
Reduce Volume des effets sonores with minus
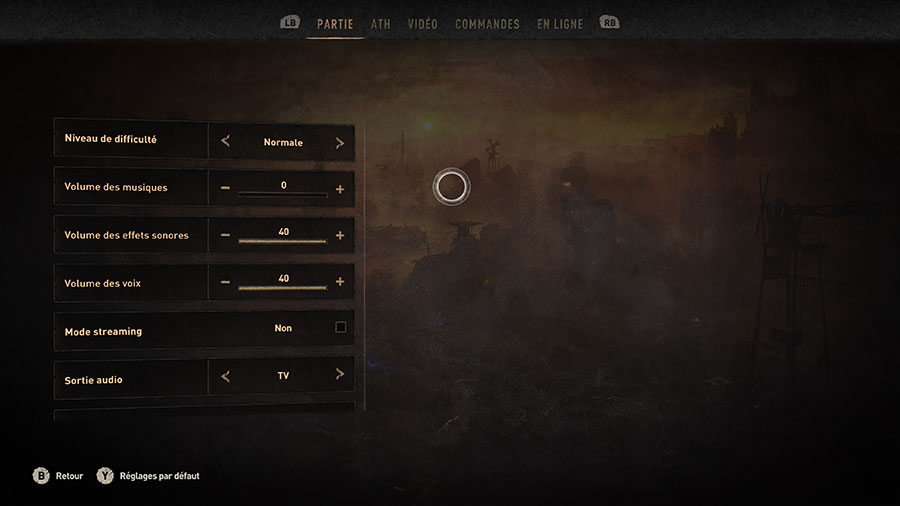(x=225, y=236)
